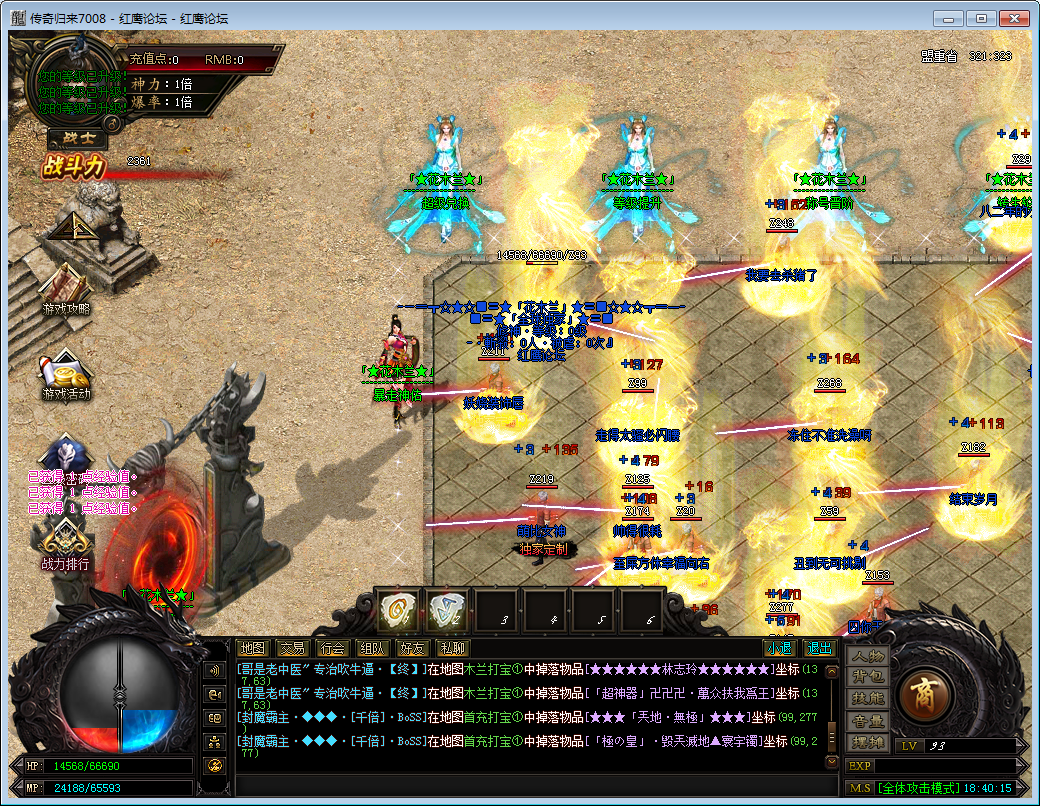Open the 人物 character sheet
This screenshot has height=806, width=1040.
[867, 656]
